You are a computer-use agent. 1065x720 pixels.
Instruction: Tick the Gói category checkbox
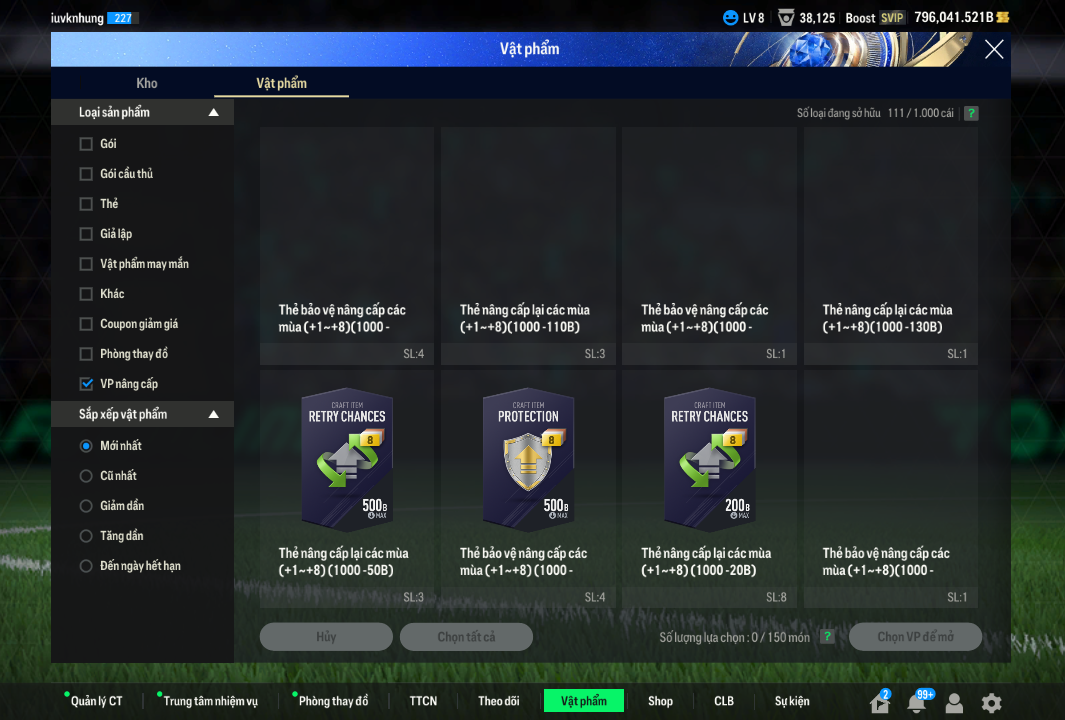(86, 144)
